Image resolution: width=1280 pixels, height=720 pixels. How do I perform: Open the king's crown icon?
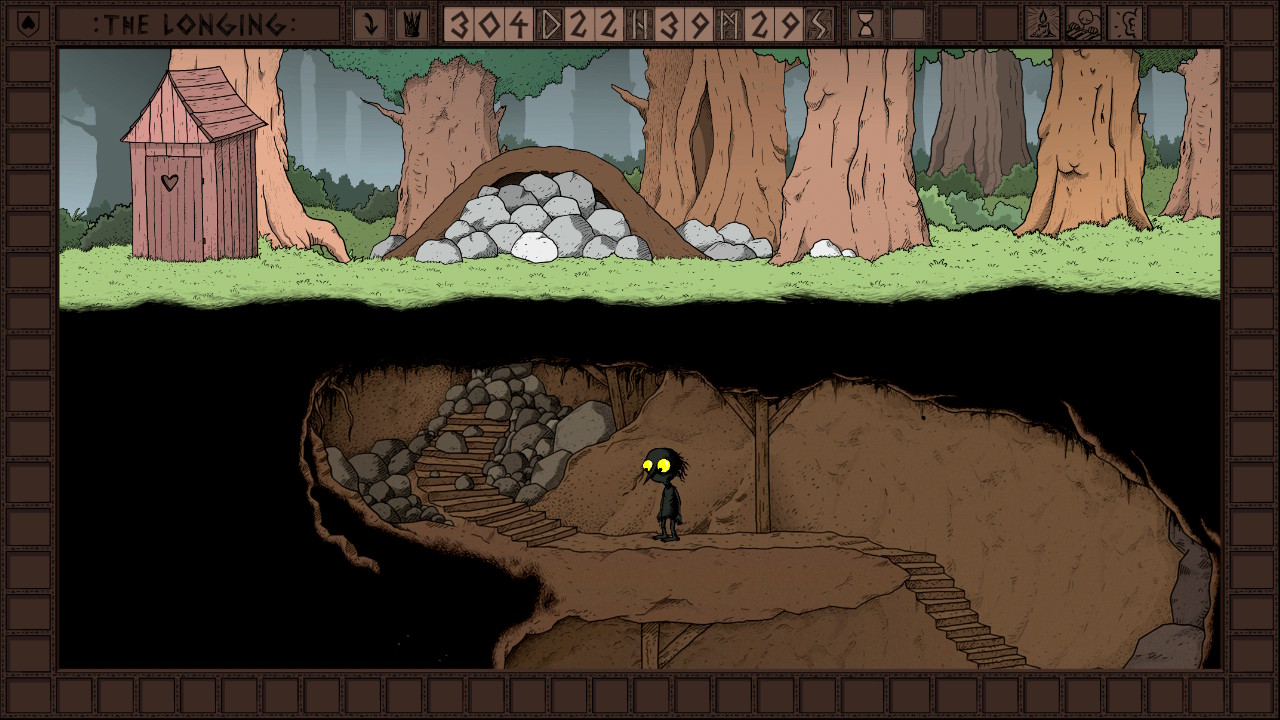409,24
